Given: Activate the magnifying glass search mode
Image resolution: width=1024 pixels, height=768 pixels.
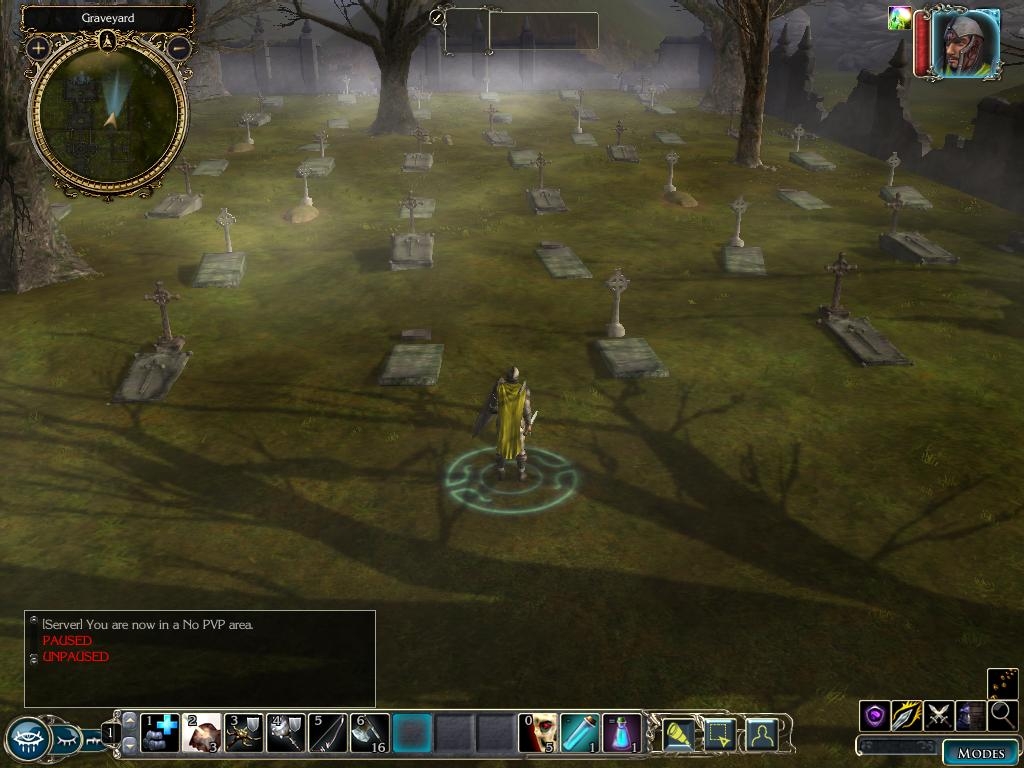Looking at the screenshot, I should click(1002, 716).
